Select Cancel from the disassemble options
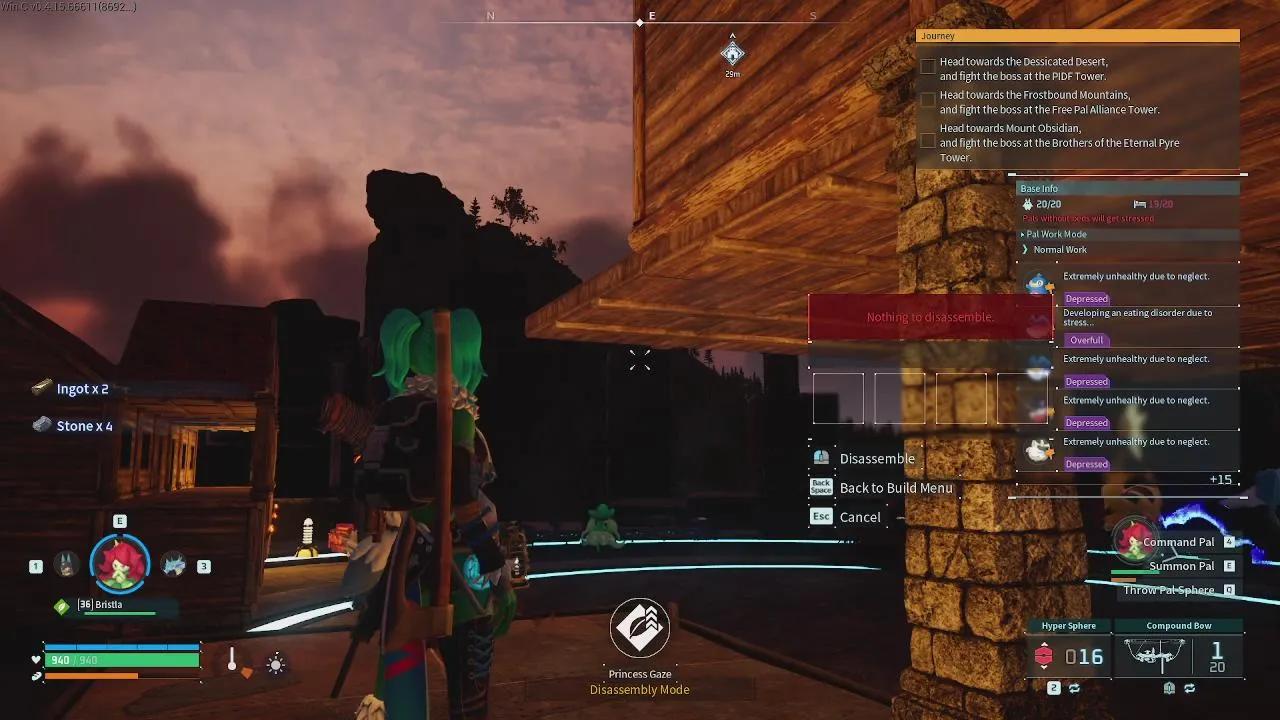Viewport: 1280px width, 720px height. pyautogui.click(x=862, y=516)
